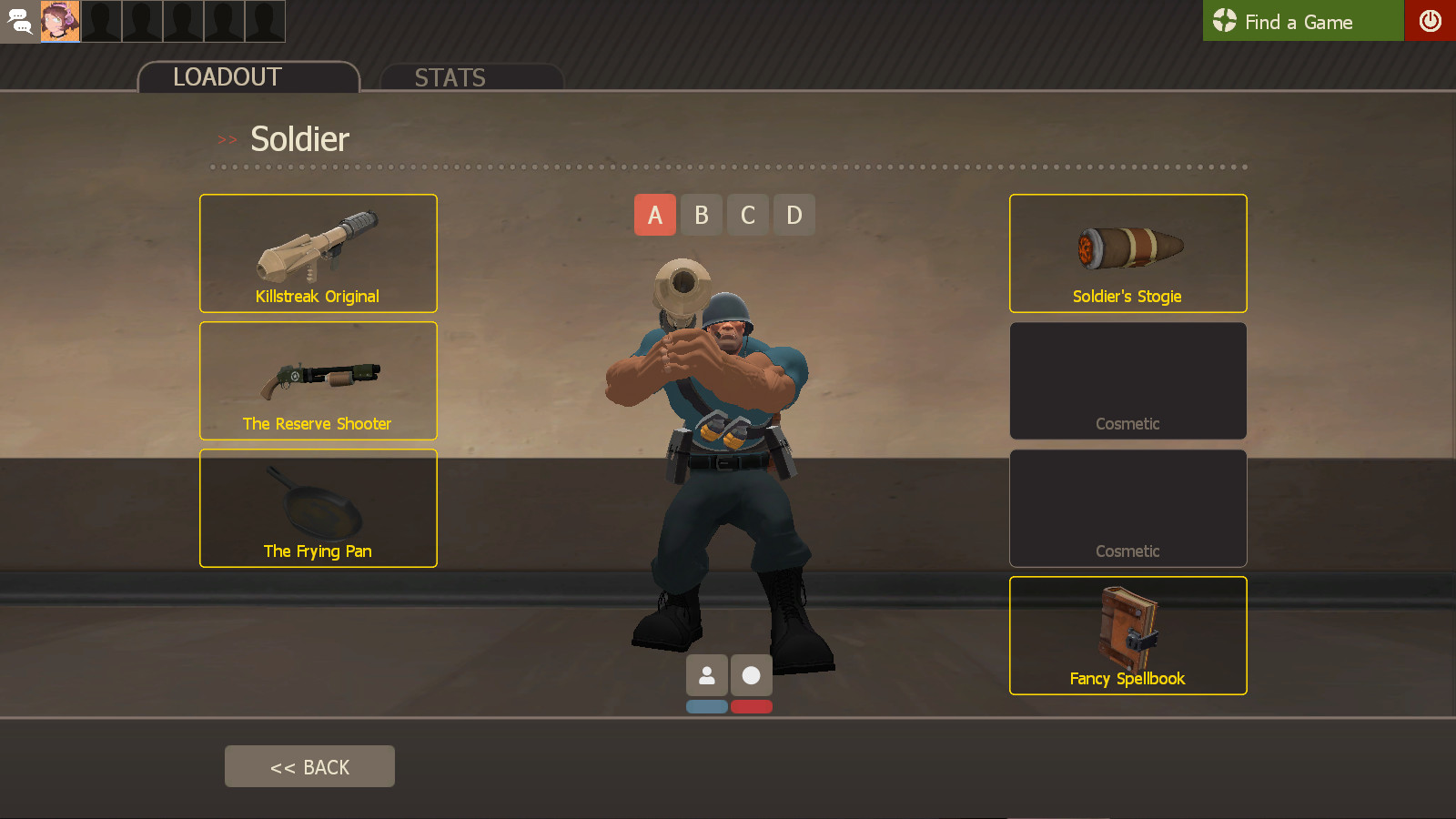Click the TF2 logo on Find a Game
The width and height of the screenshot is (1456, 819).
pyautogui.click(x=1224, y=21)
